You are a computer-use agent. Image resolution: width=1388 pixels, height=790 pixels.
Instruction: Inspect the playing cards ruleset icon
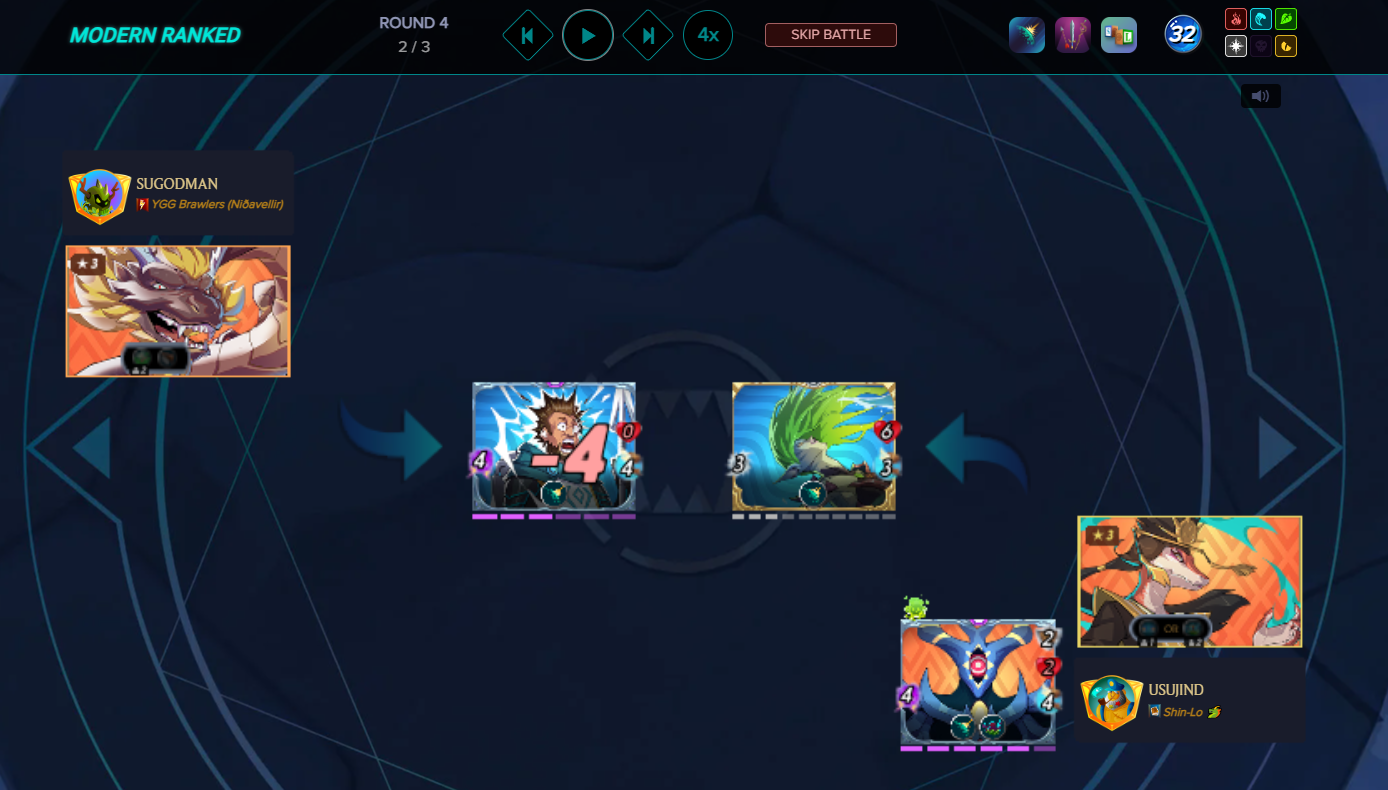[1119, 35]
